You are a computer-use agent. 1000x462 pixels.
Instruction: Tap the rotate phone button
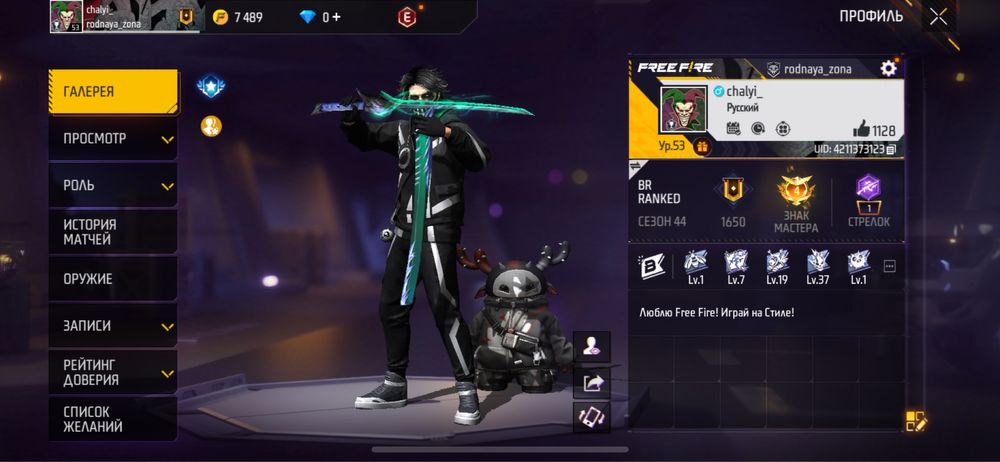click(x=592, y=417)
